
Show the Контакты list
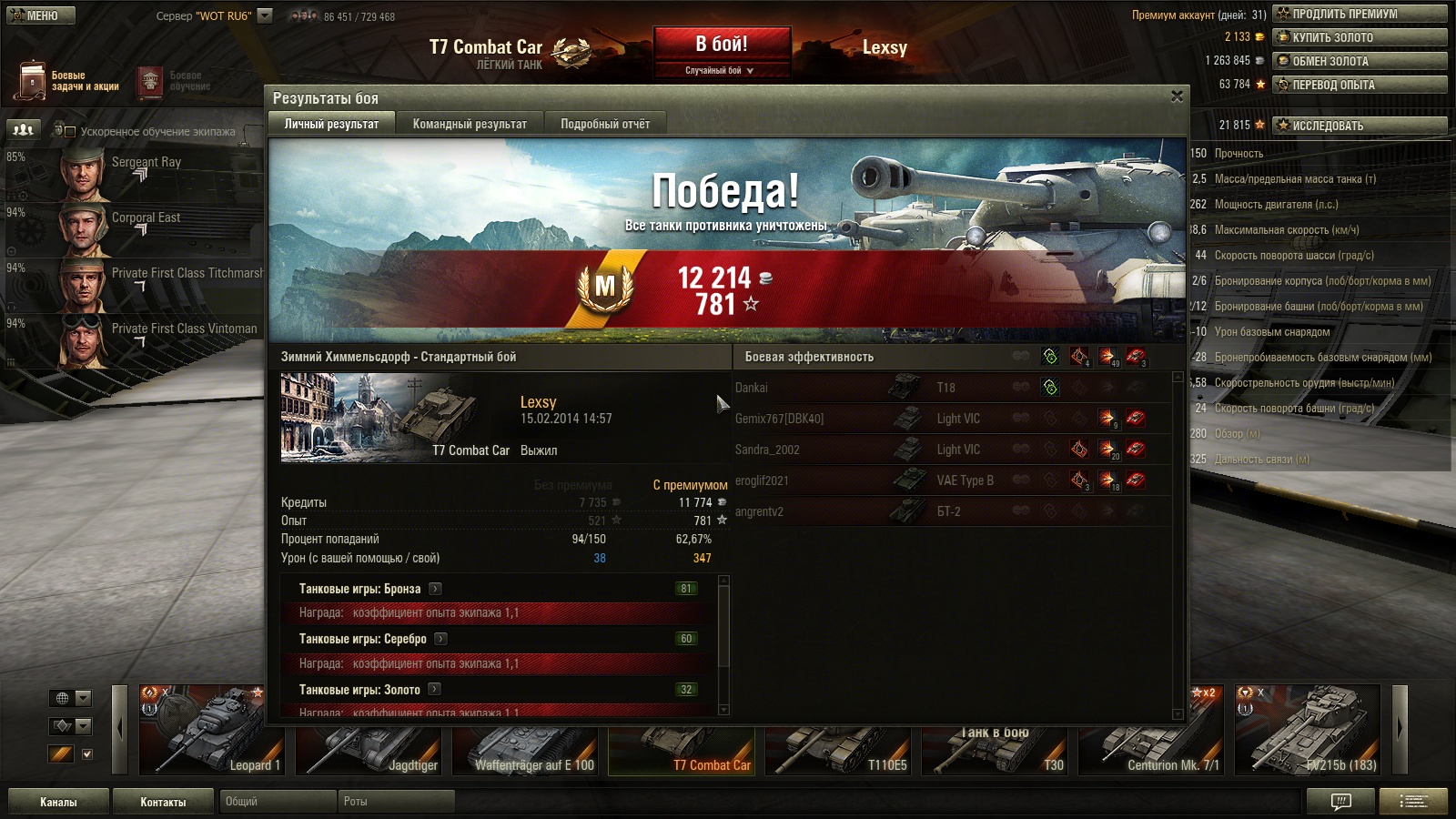pyautogui.click(x=163, y=802)
